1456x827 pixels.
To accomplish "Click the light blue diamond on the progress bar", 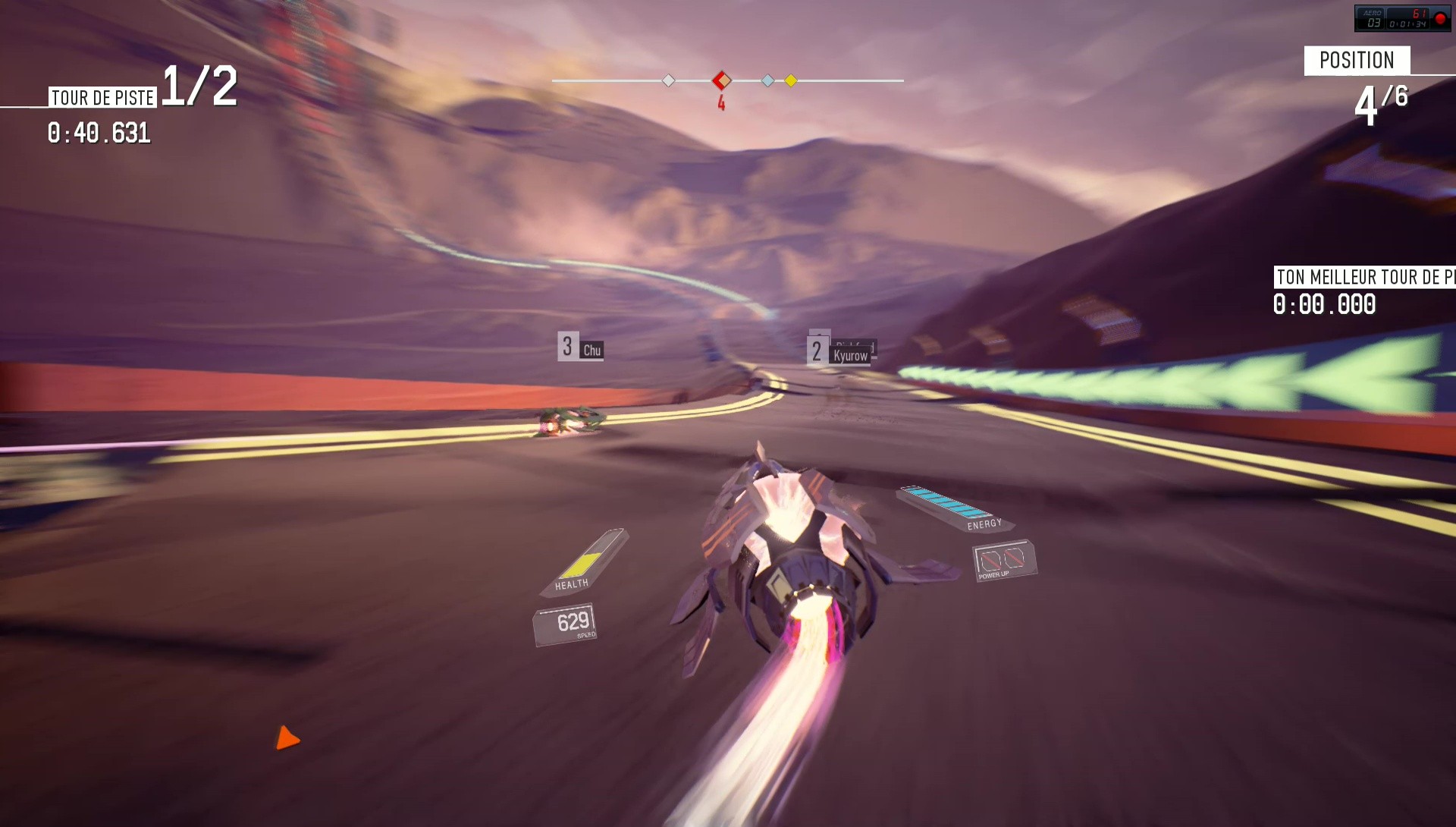I will (767, 78).
